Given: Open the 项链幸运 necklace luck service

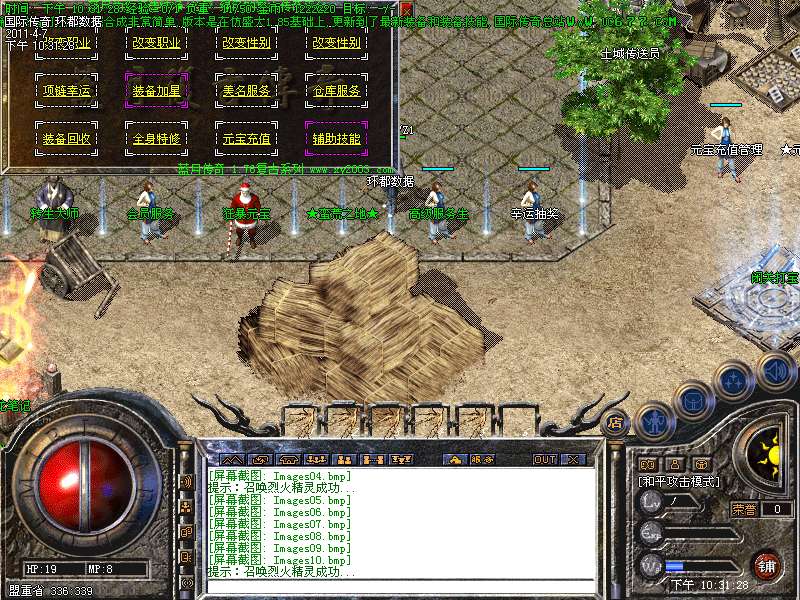Looking at the screenshot, I should (x=67, y=91).
